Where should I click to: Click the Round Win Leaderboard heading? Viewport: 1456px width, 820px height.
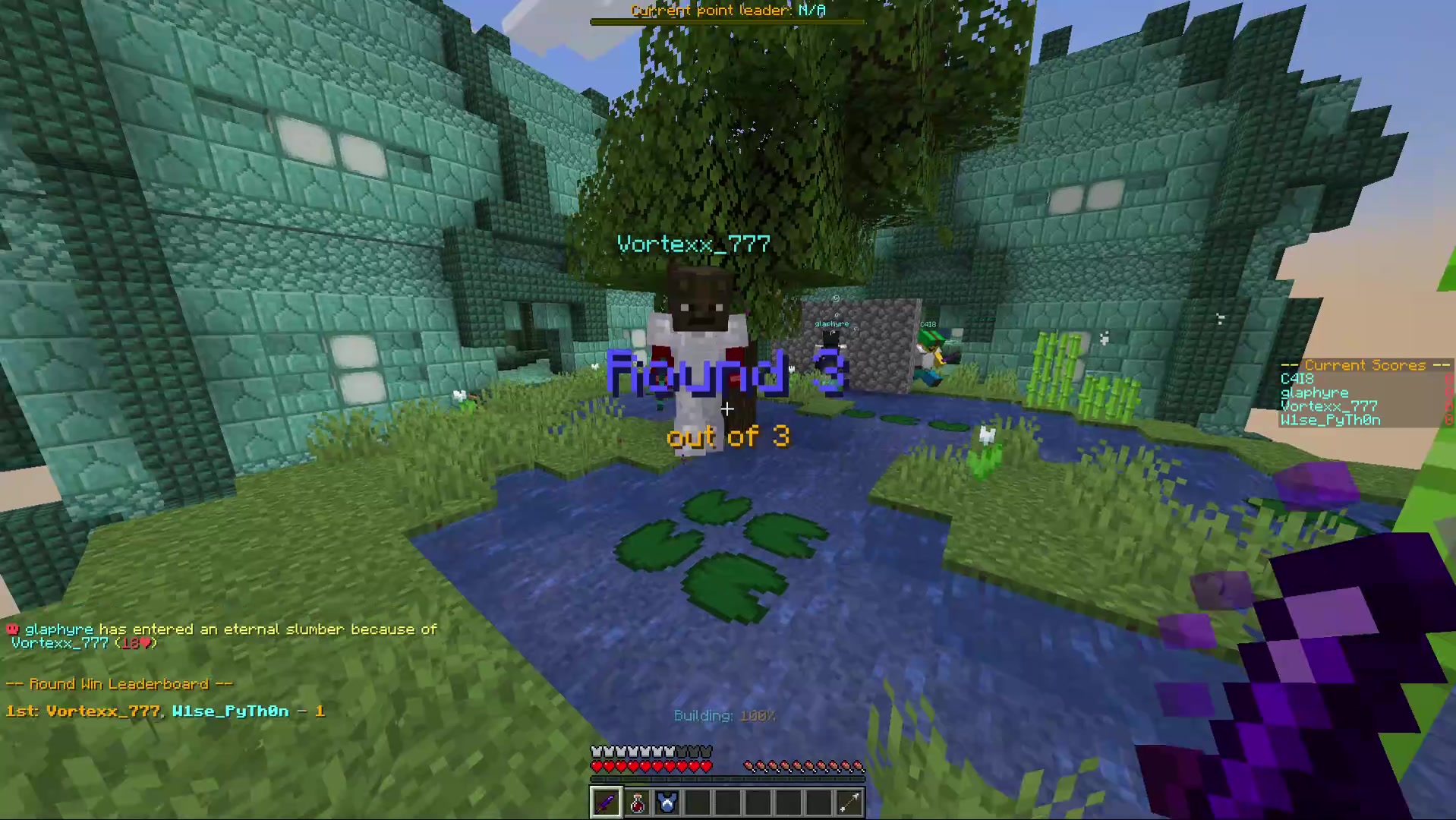tap(118, 683)
